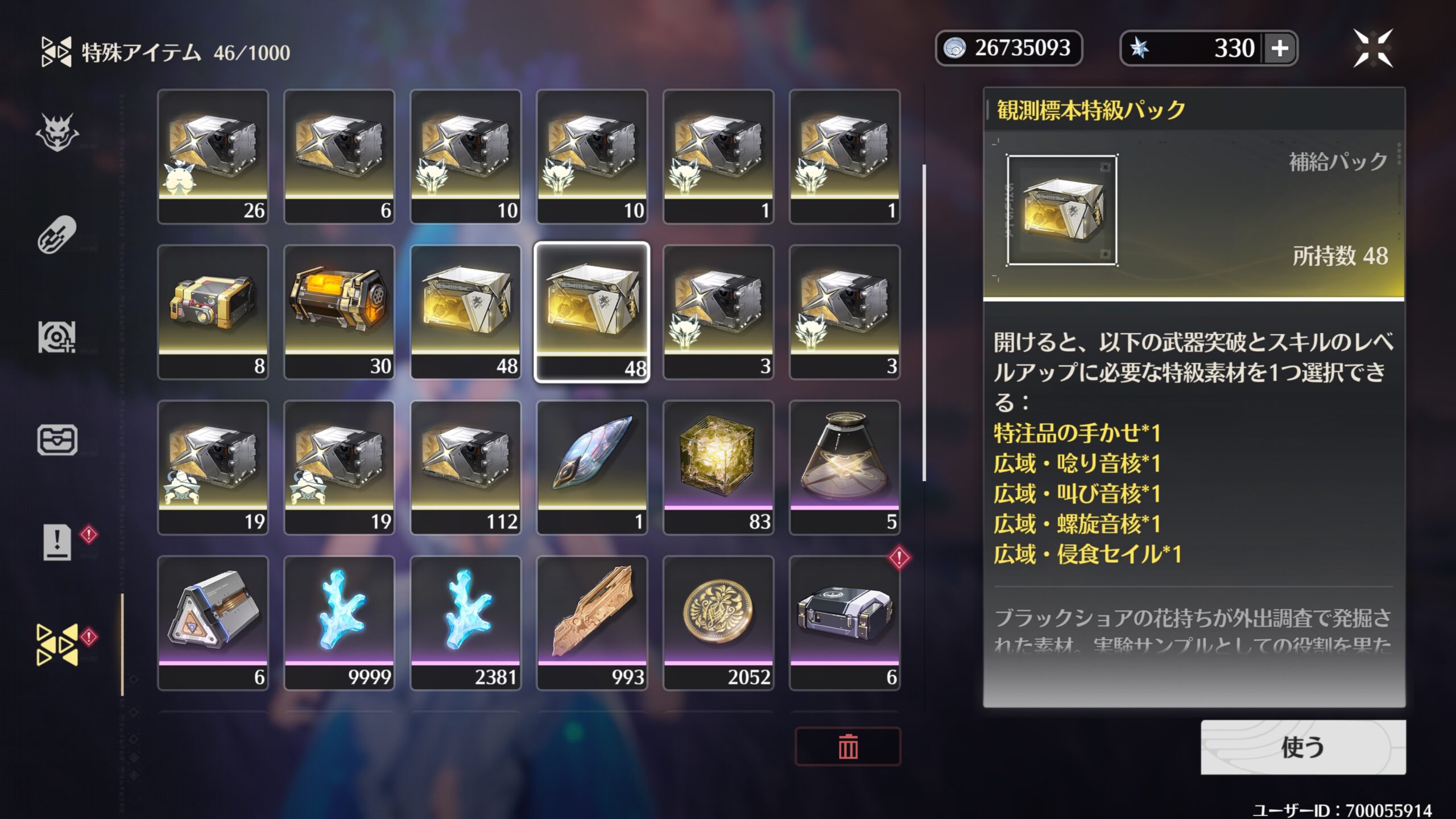This screenshot has width=1456, height=819.
Task: Select the dark case with red alert
Action: pyautogui.click(x=845, y=623)
